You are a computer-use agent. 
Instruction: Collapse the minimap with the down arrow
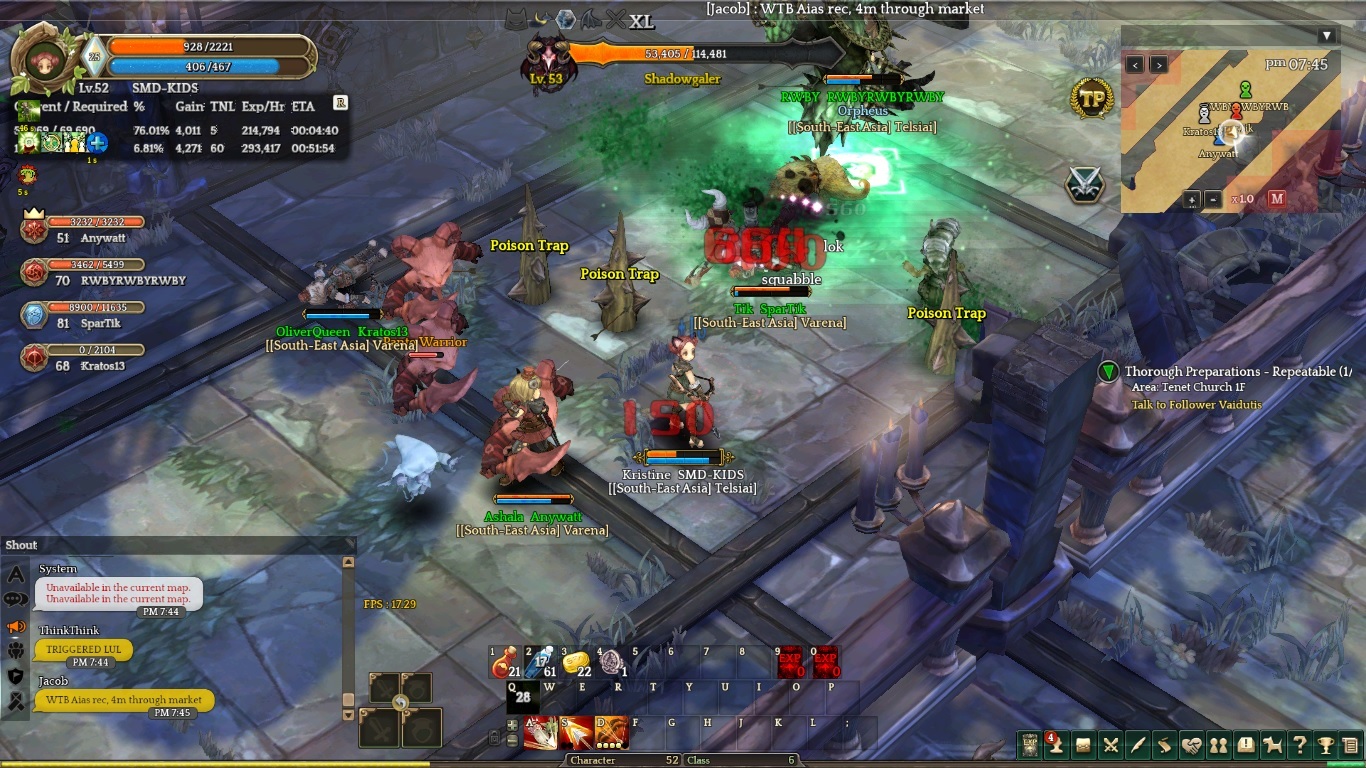1327,36
